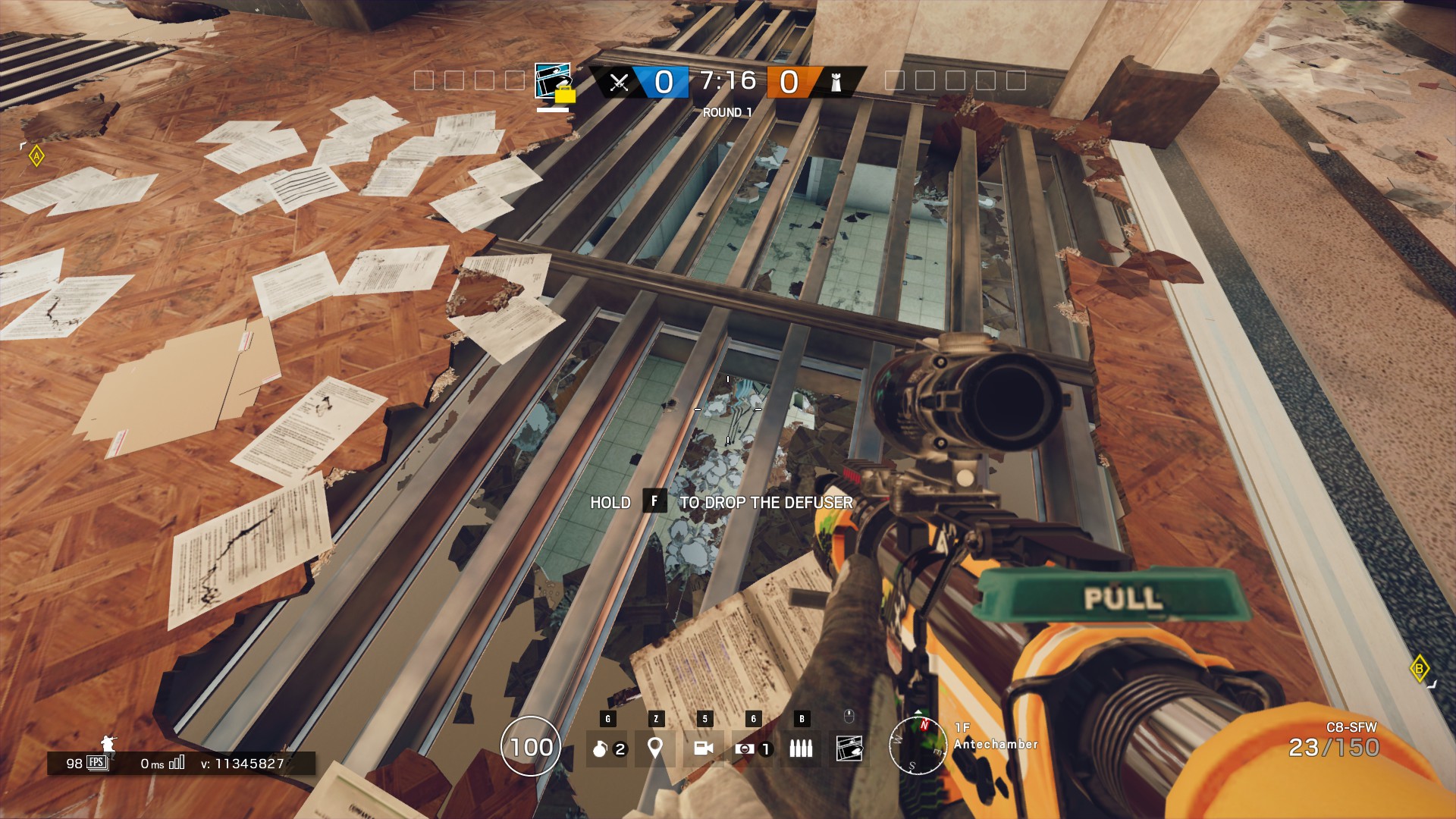Image resolution: width=1456 pixels, height=819 pixels.
Task: Select the frag grenade gadget slot
Action: point(607,748)
